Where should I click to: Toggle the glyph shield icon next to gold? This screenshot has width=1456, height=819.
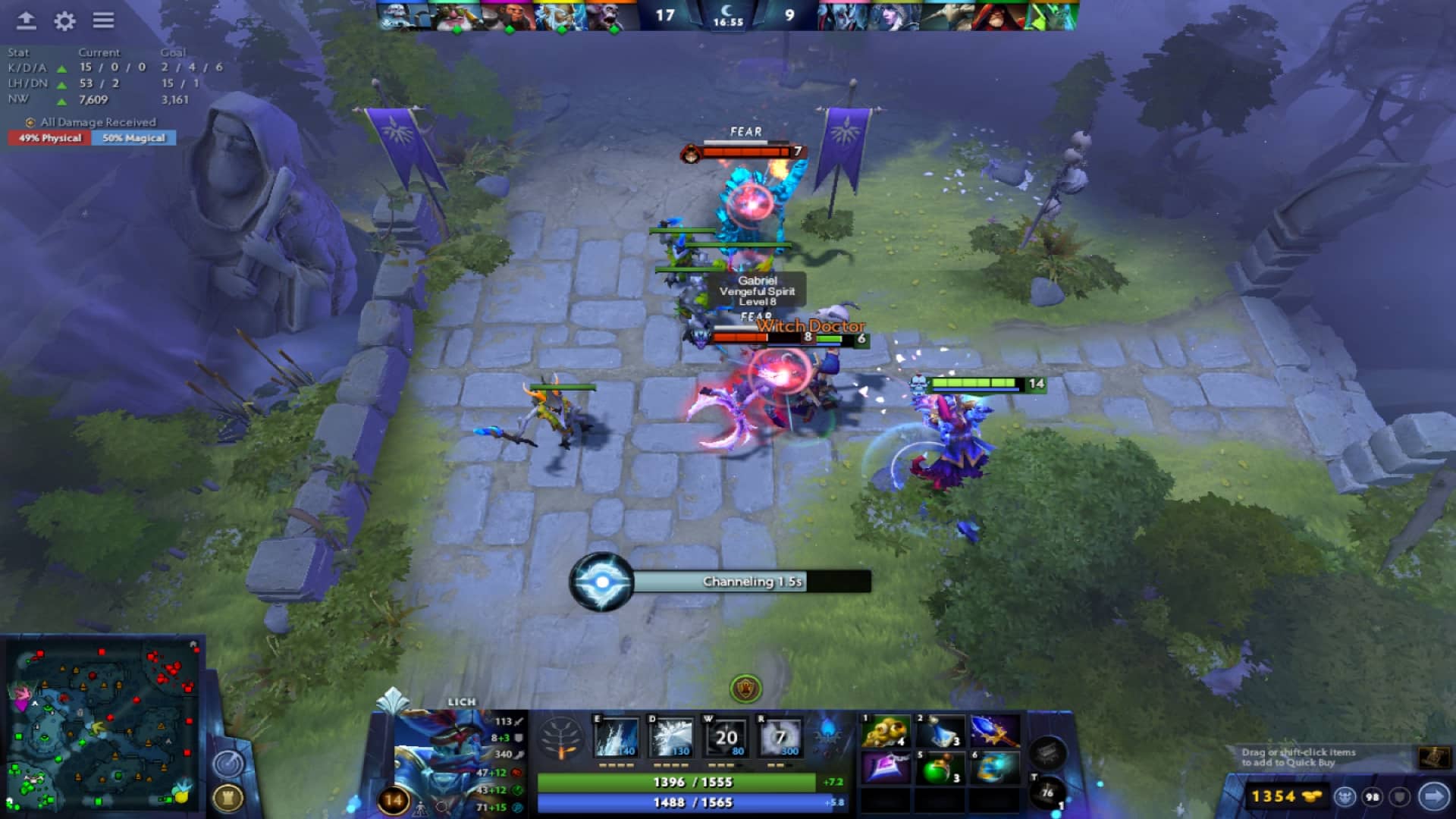pyautogui.click(x=1399, y=795)
